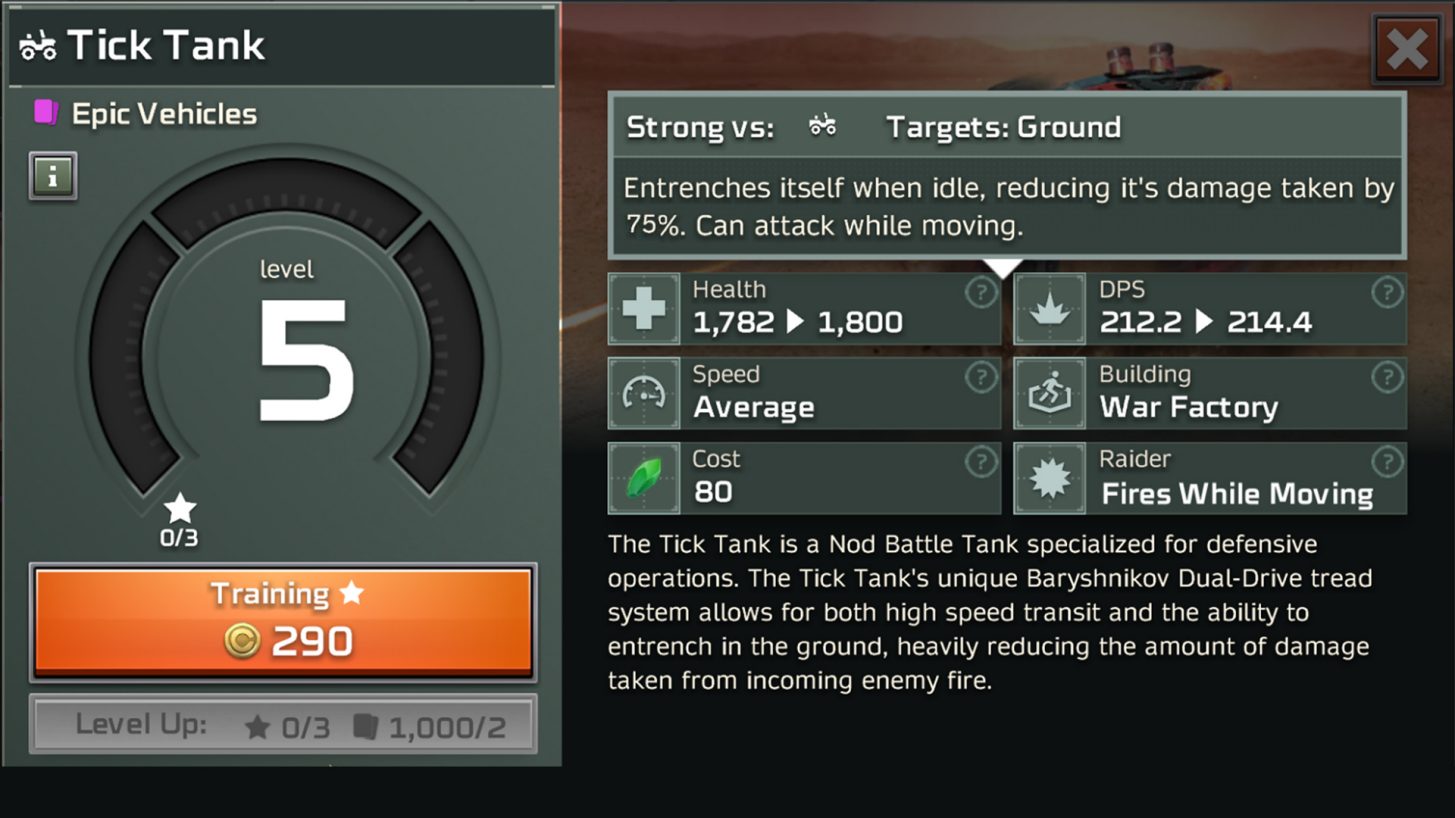The width and height of the screenshot is (1455, 818).
Task: Open Cost stat help question mark
Action: pos(980,462)
